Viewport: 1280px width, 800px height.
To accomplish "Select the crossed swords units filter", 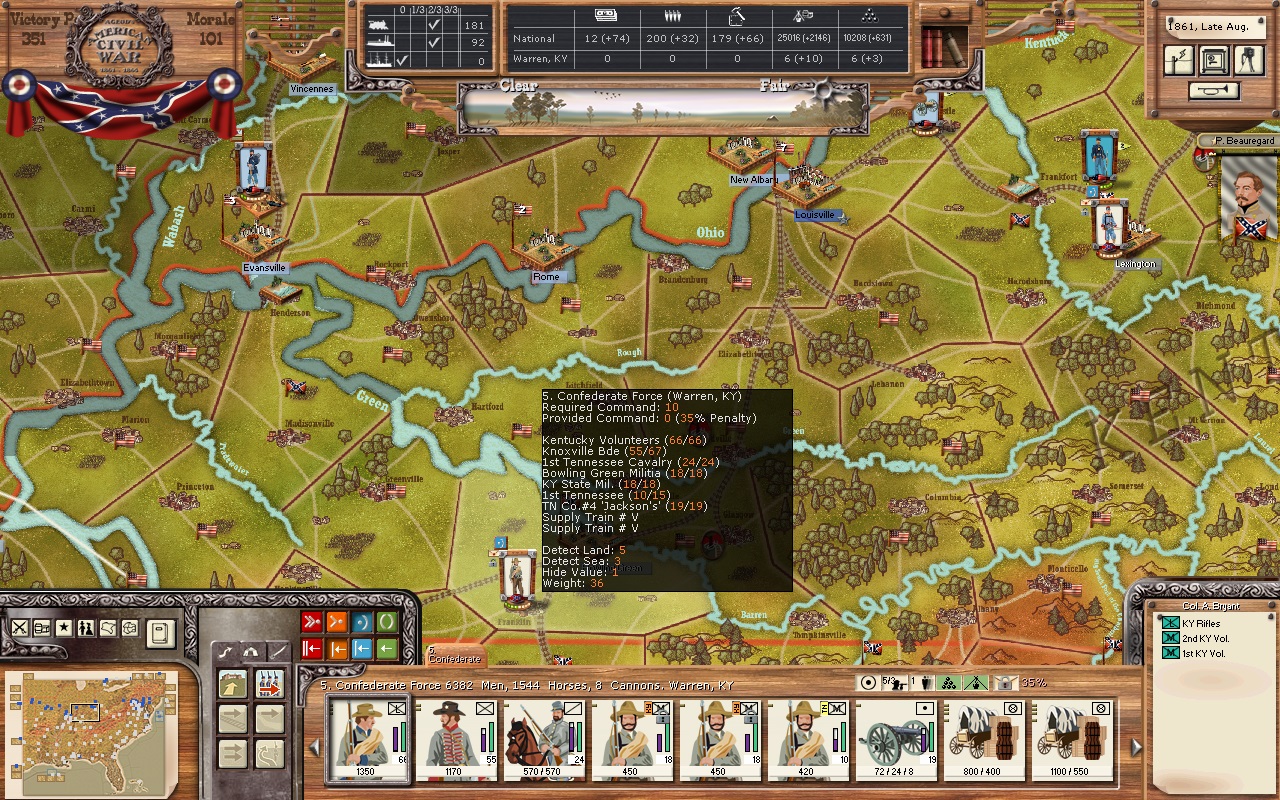I will click(20, 627).
